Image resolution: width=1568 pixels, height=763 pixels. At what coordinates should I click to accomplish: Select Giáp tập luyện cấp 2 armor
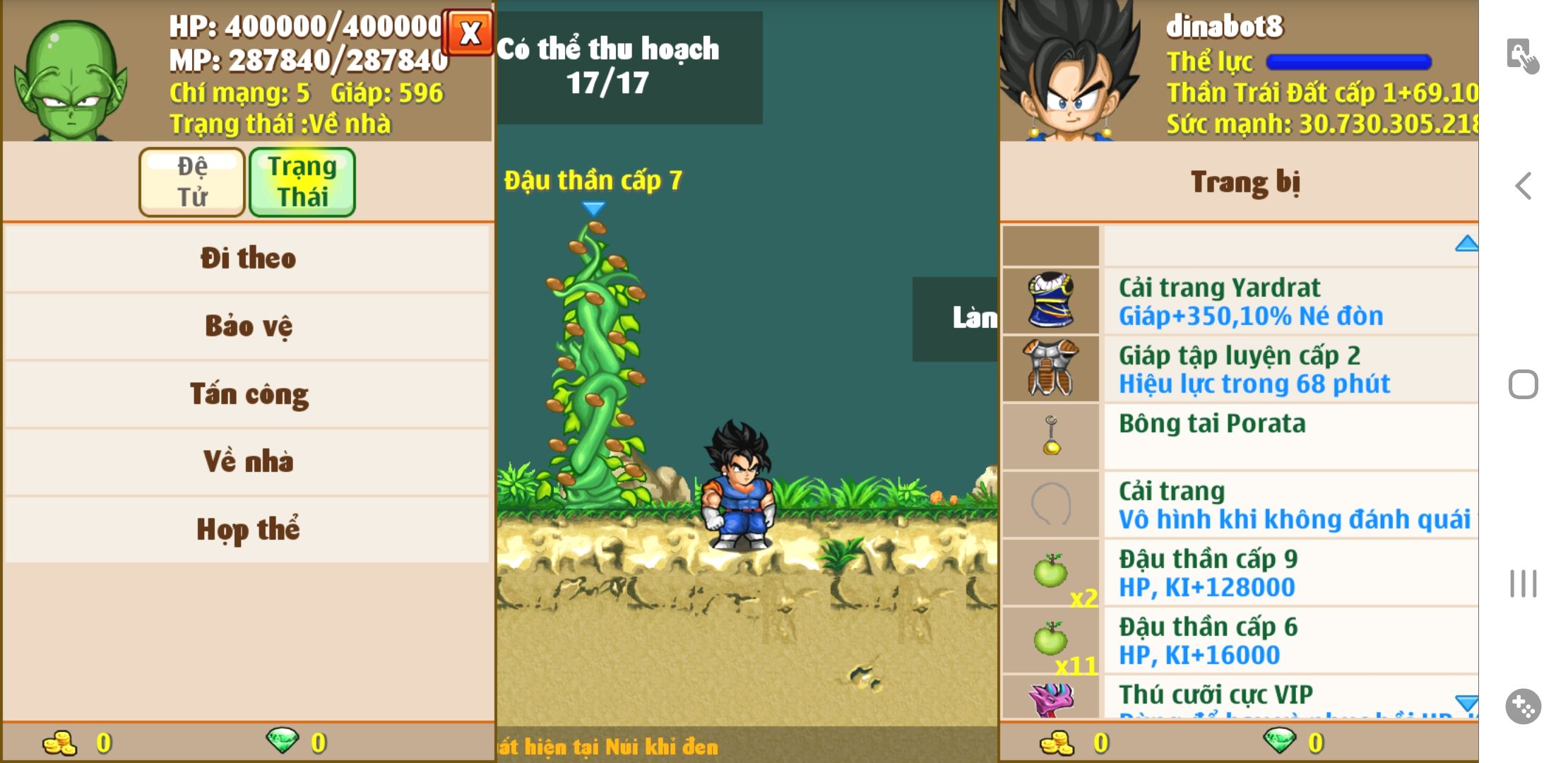(1239, 369)
